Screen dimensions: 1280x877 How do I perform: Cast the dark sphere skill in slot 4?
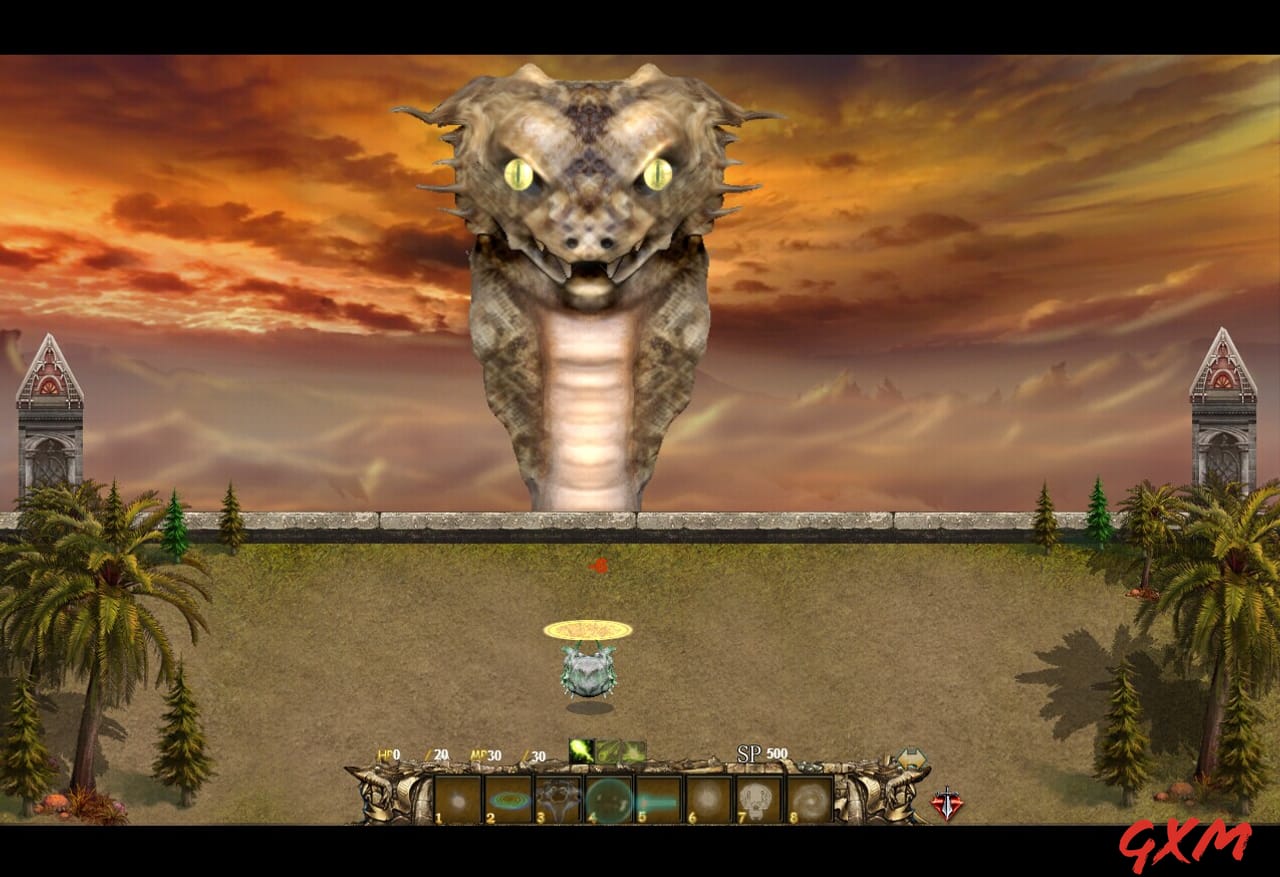606,799
